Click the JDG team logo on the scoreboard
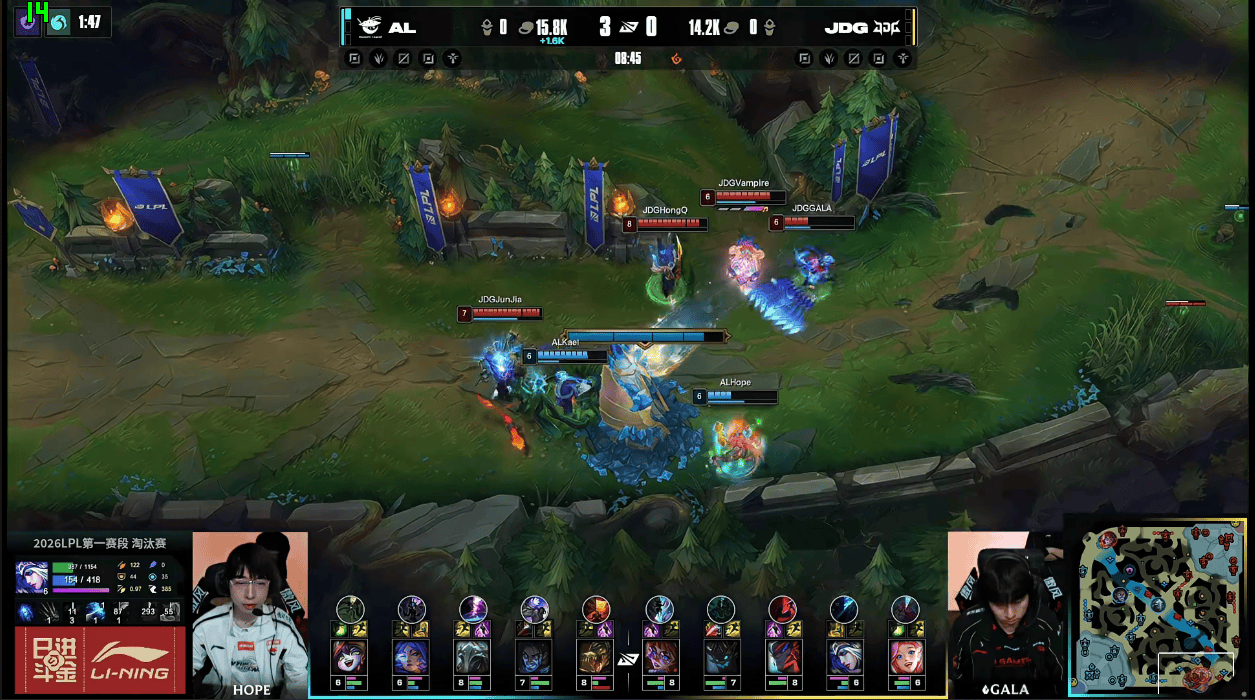 click(x=887, y=27)
